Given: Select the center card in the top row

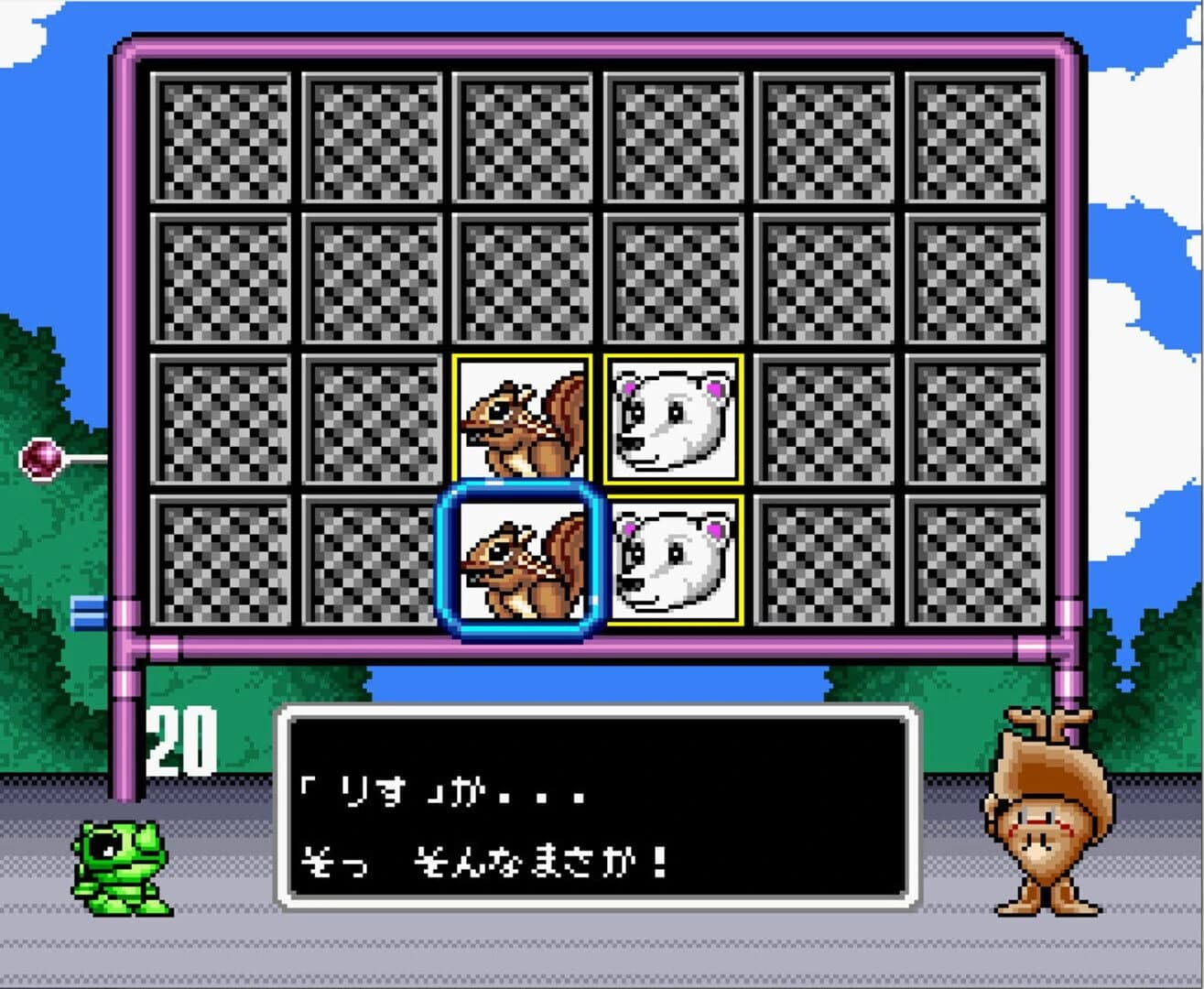Looking at the screenshot, I should (522, 136).
